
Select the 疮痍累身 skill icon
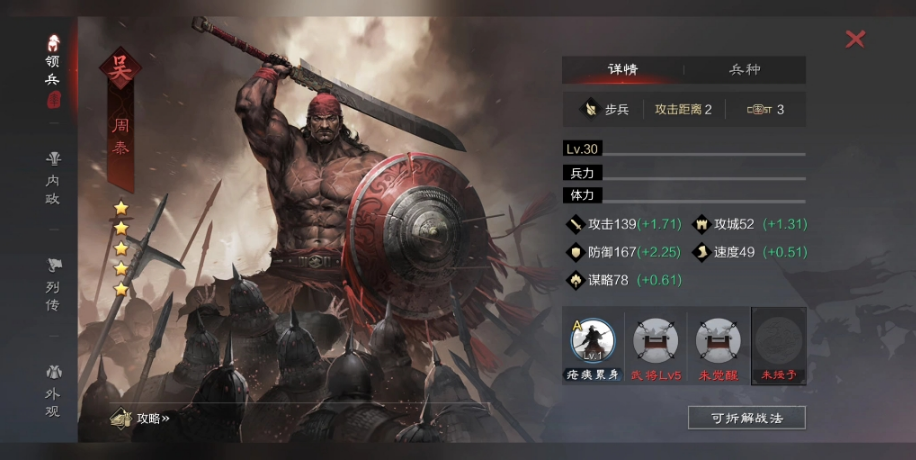tap(593, 343)
